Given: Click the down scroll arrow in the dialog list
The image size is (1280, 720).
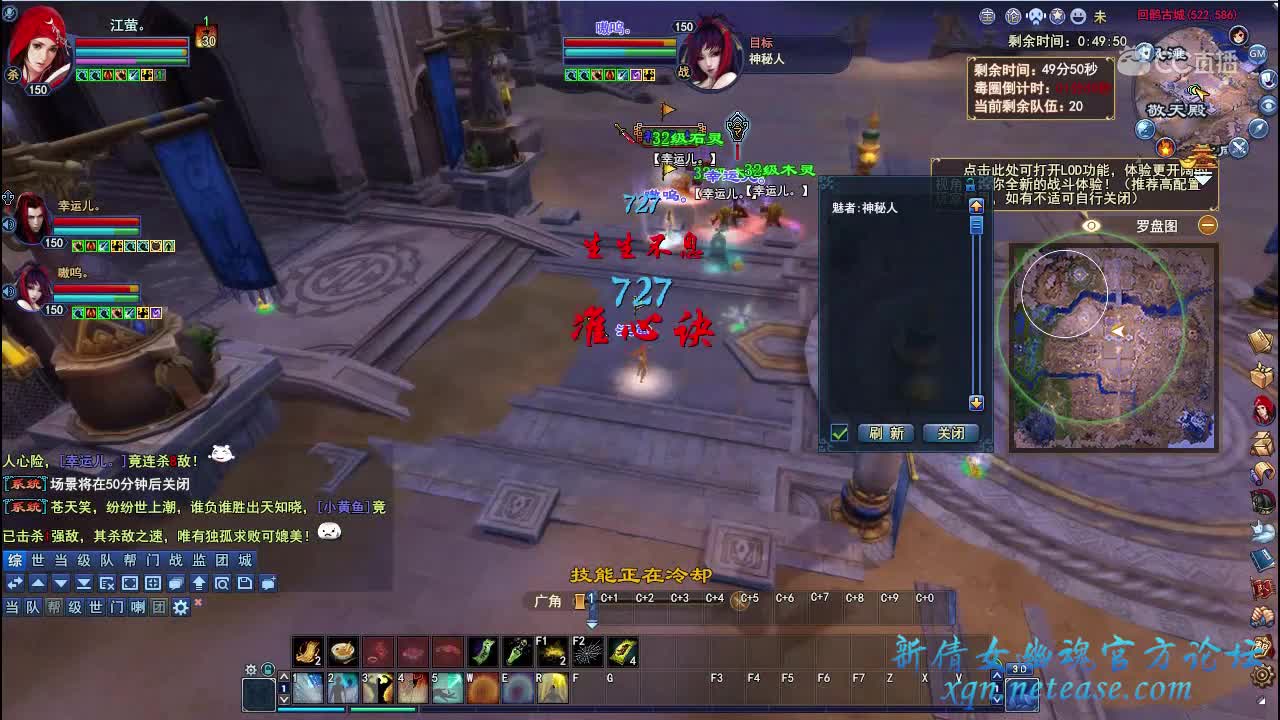Looking at the screenshot, I should (x=975, y=403).
